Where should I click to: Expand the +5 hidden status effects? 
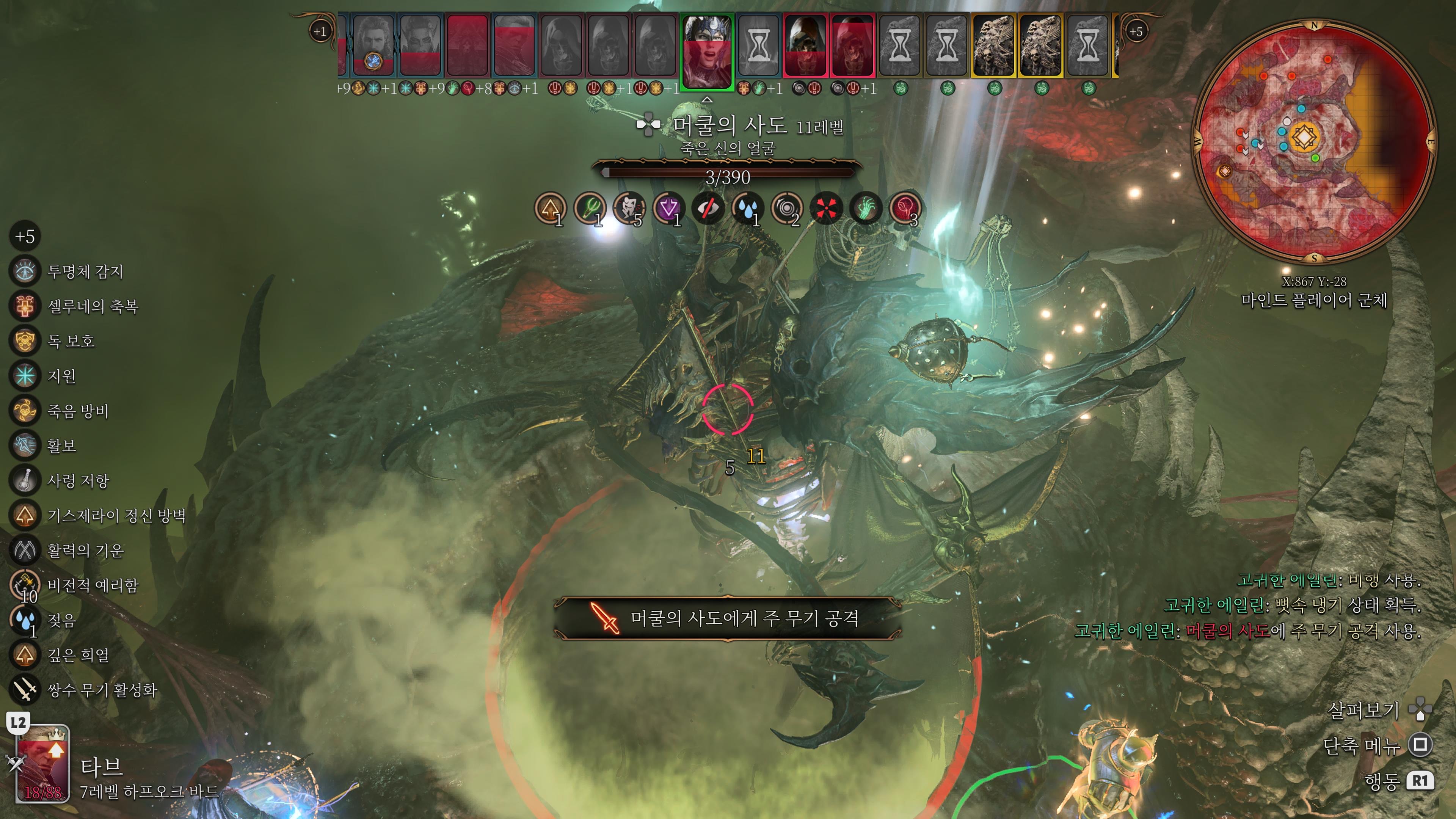25,236
